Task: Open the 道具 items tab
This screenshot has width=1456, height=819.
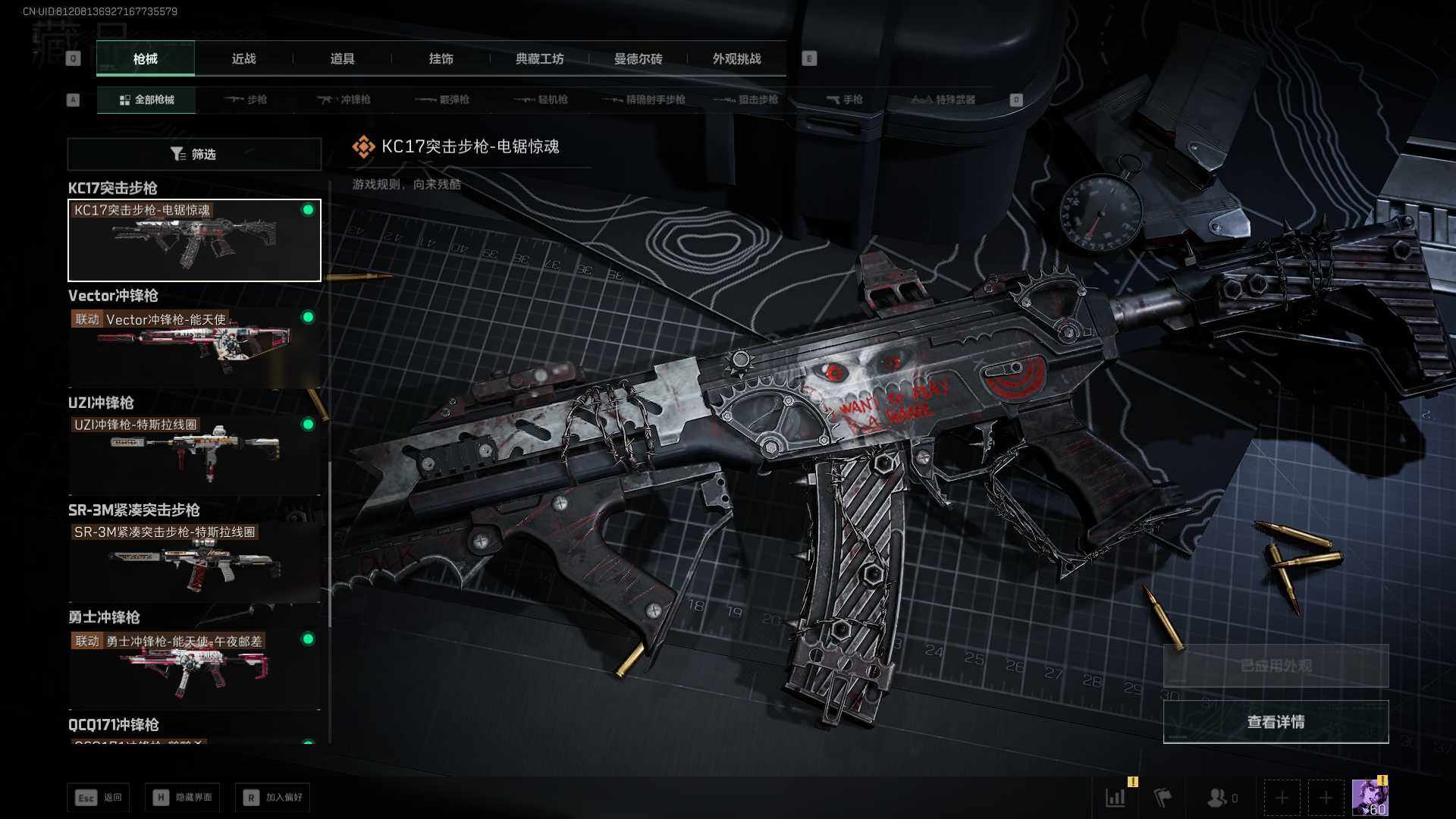Action: 342,58
